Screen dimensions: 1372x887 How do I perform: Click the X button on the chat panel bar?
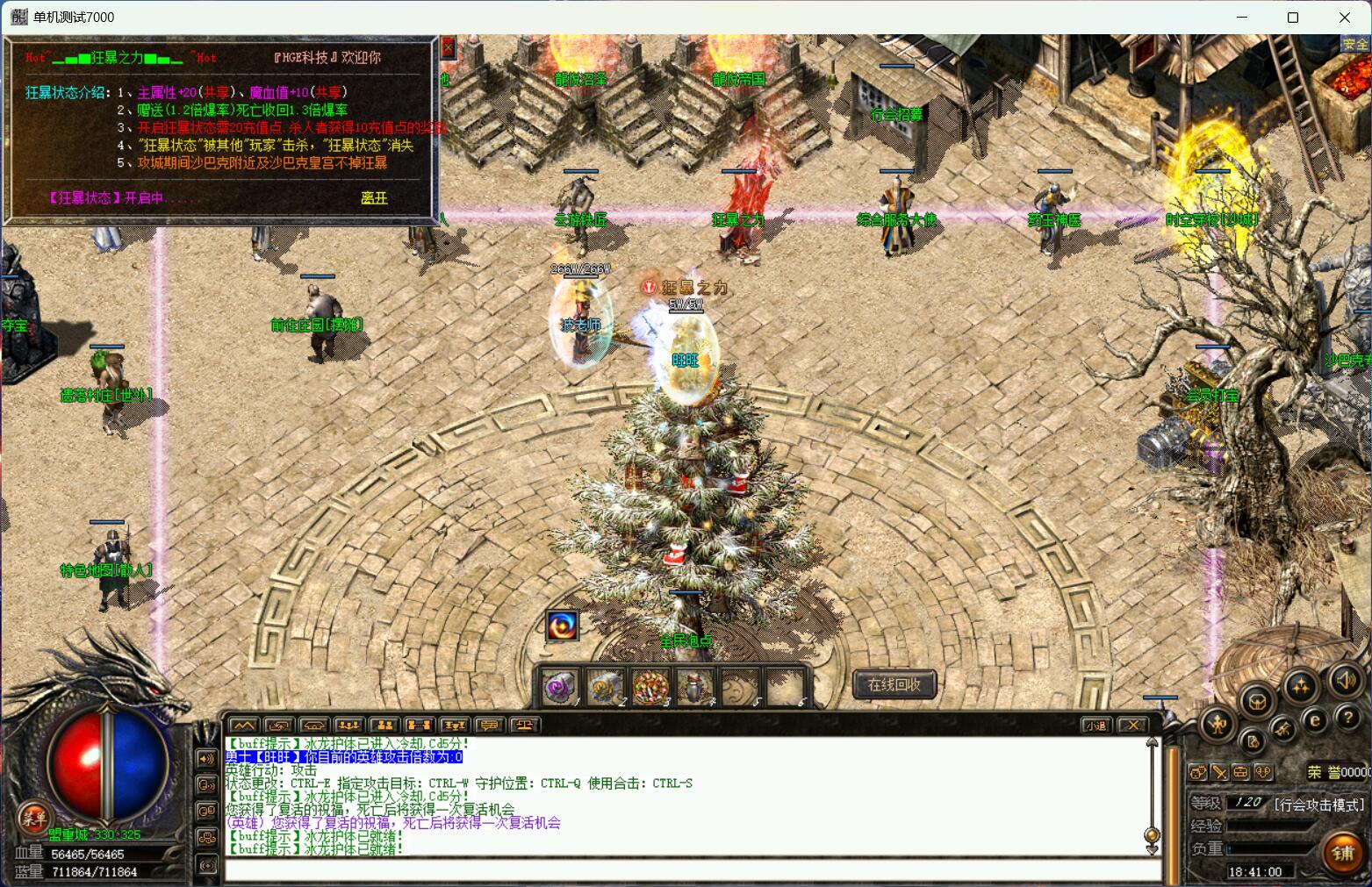click(x=1133, y=726)
